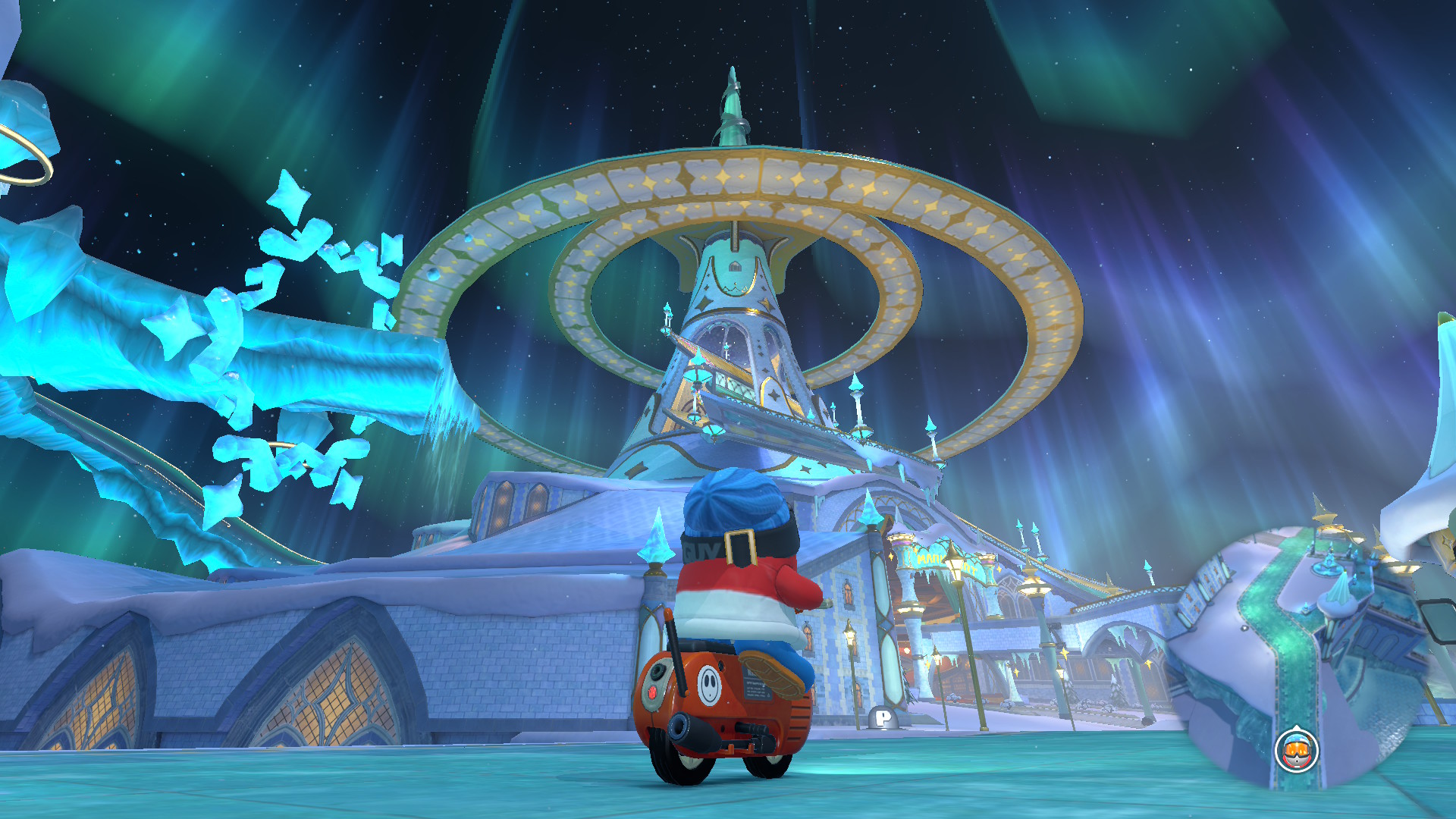Select the player marker on the minimap
The image size is (1456, 819).
click(1297, 751)
